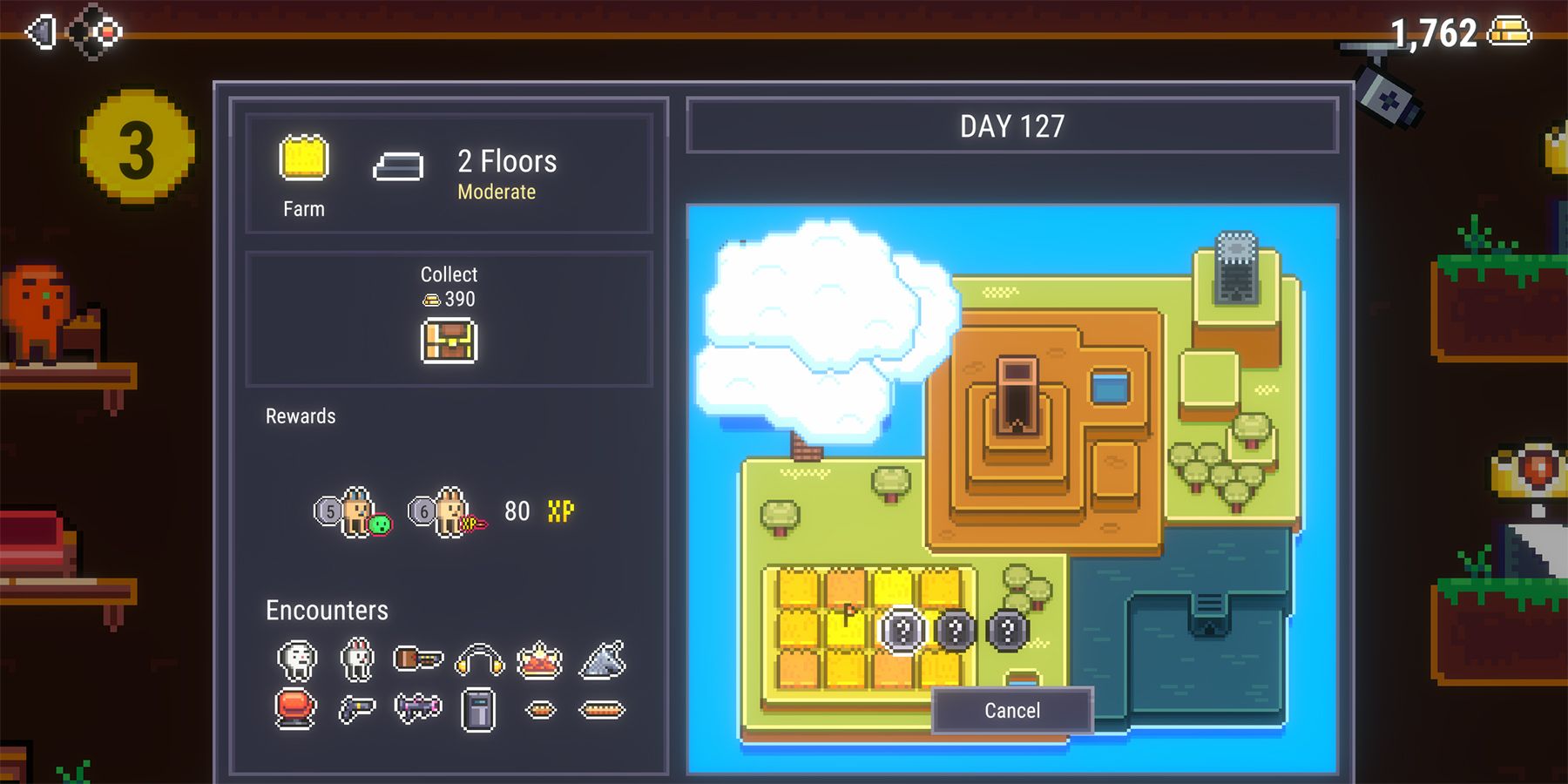The width and height of the screenshot is (1568, 784).
Task: Select the pistol encounter icon
Action: (357, 710)
